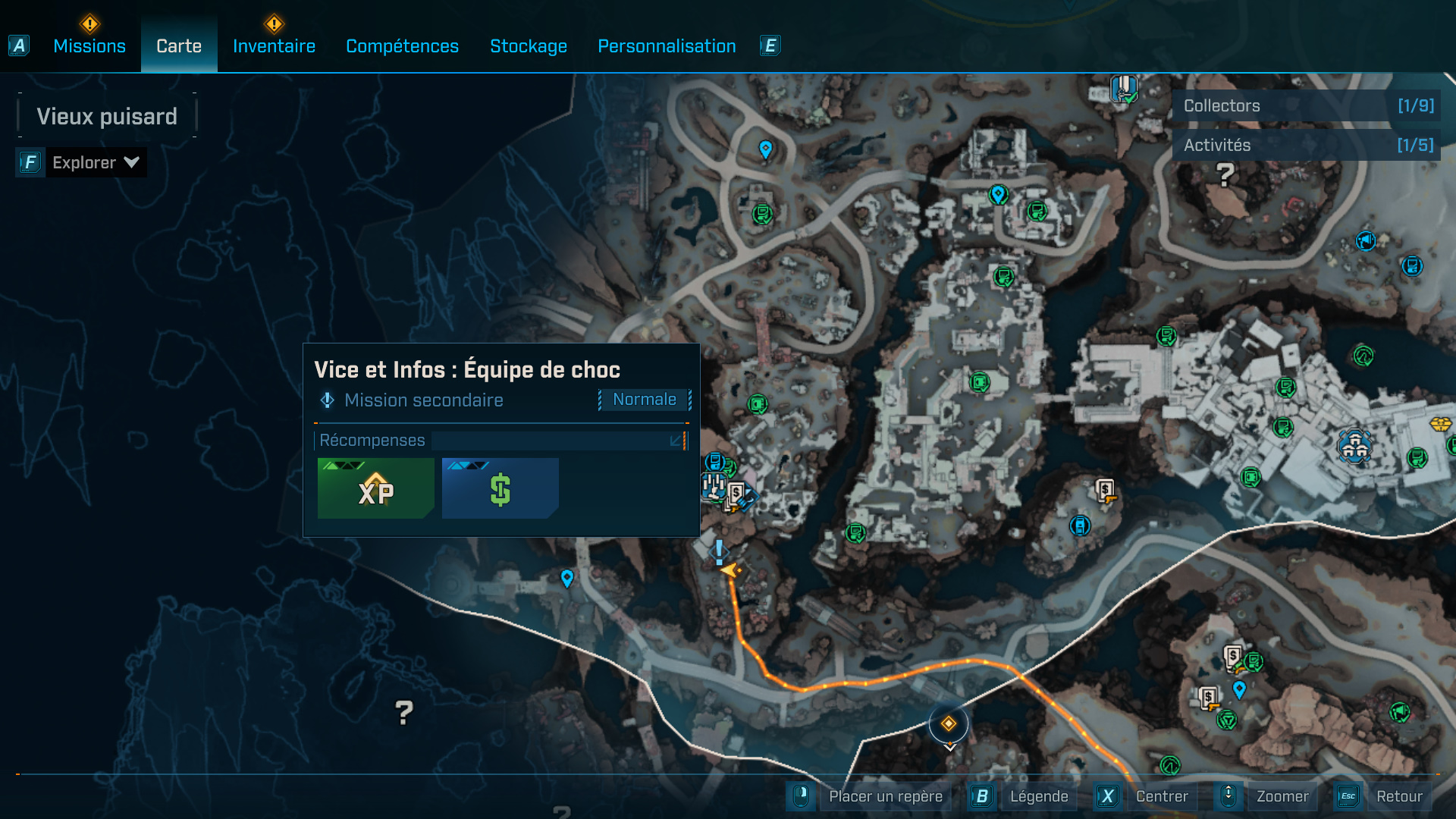This screenshot has height=819, width=1456.
Task: Select the XP reward tile
Action: point(376,489)
